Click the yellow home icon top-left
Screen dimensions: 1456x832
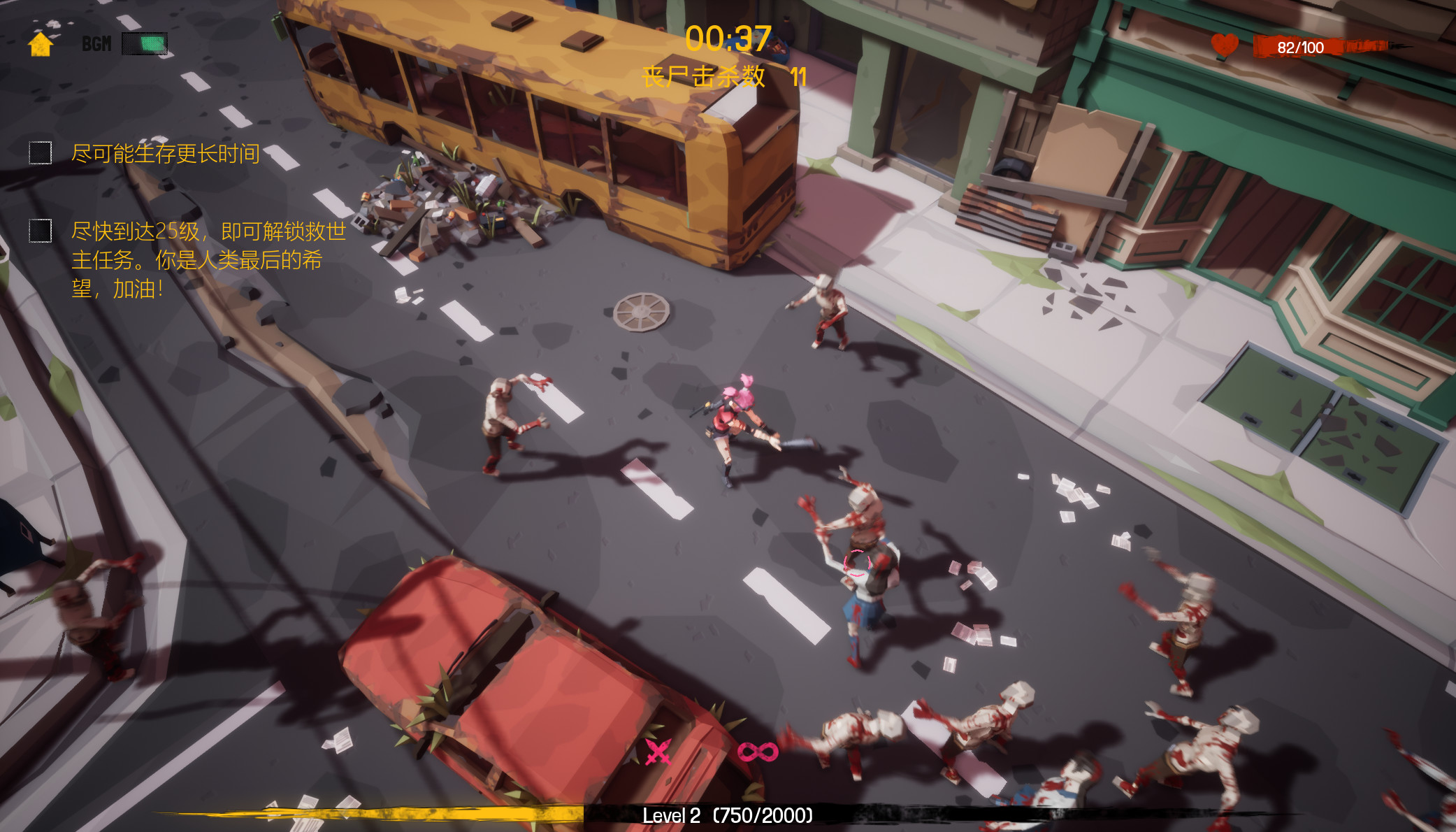point(40,46)
